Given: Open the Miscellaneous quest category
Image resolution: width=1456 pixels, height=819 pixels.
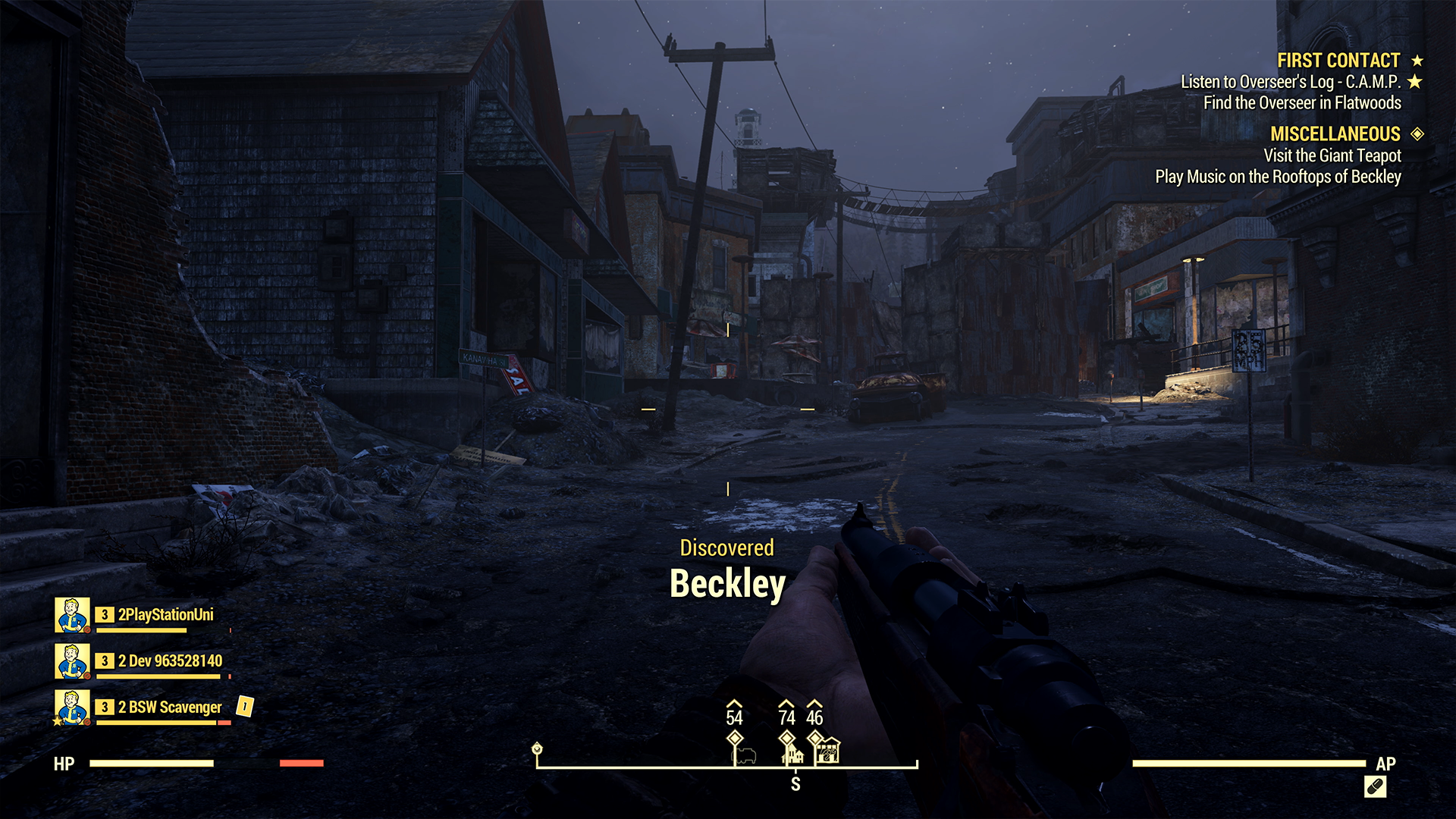Looking at the screenshot, I should 1335,134.
